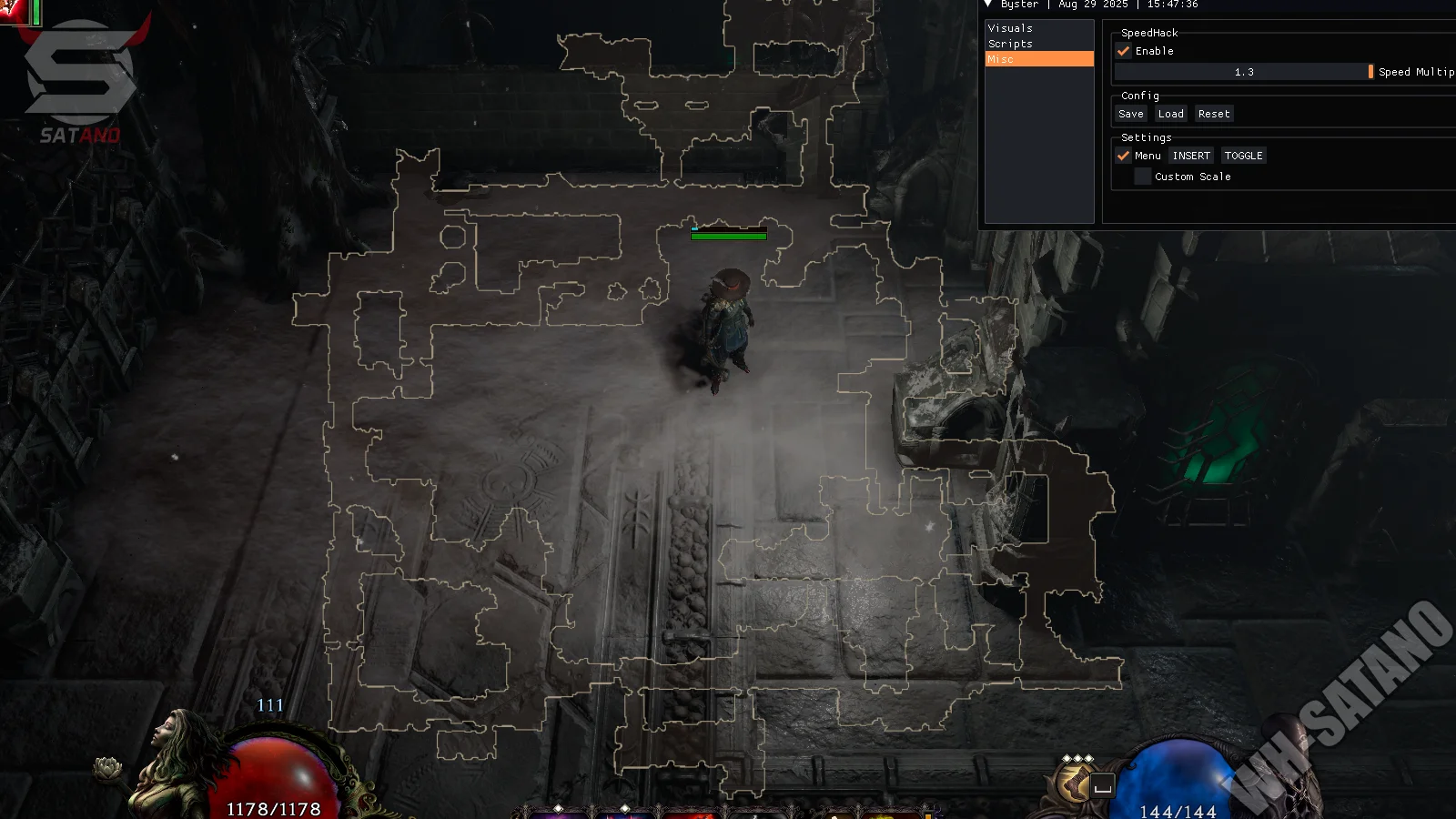This screenshot has height=819, width=1456.
Task: Switch to the Visuals section
Action: (x=1010, y=28)
